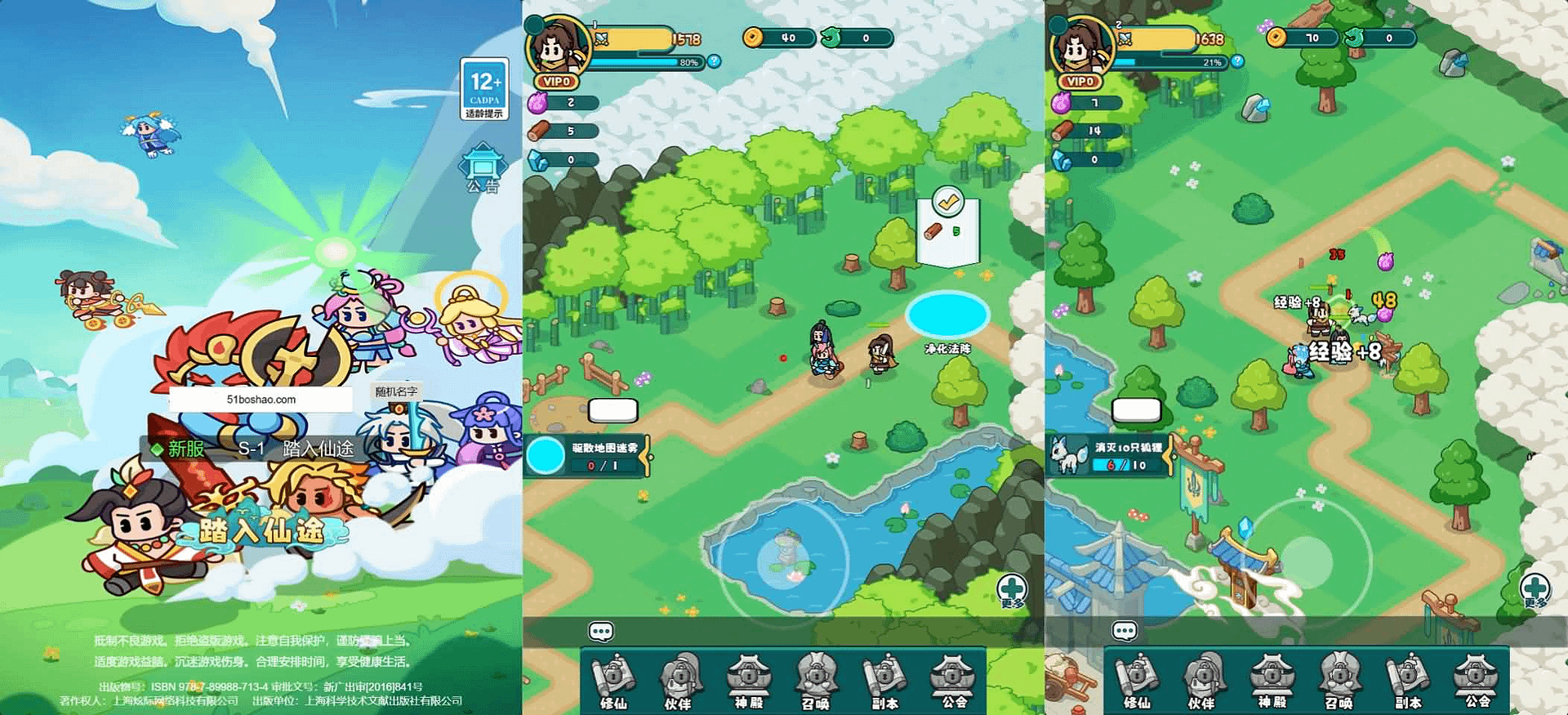
Task: Open the 消灭10只狐狸 quest tracker
Action: pos(1112,456)
